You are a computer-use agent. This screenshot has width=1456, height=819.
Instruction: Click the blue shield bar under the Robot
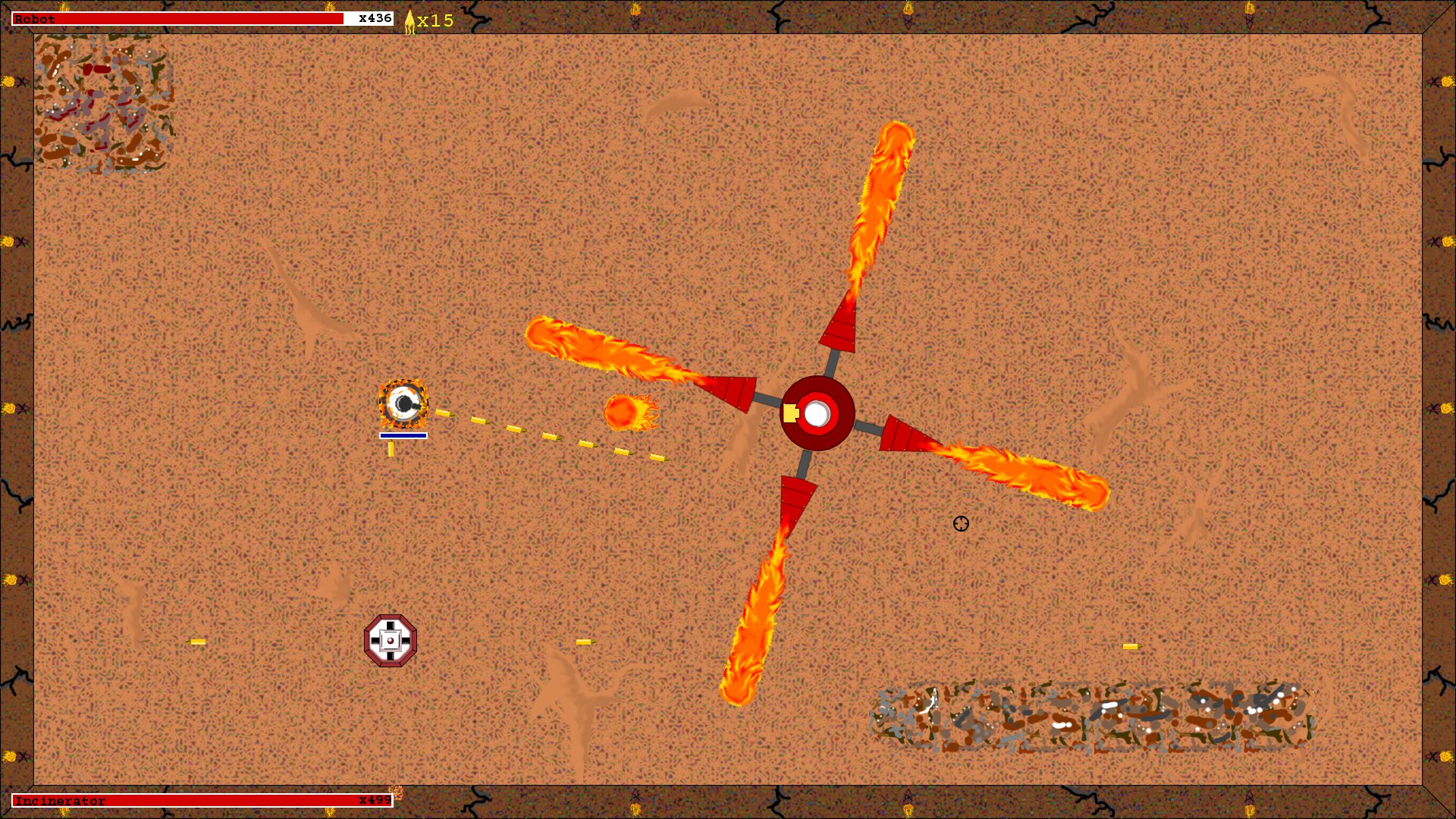point(403,436)
